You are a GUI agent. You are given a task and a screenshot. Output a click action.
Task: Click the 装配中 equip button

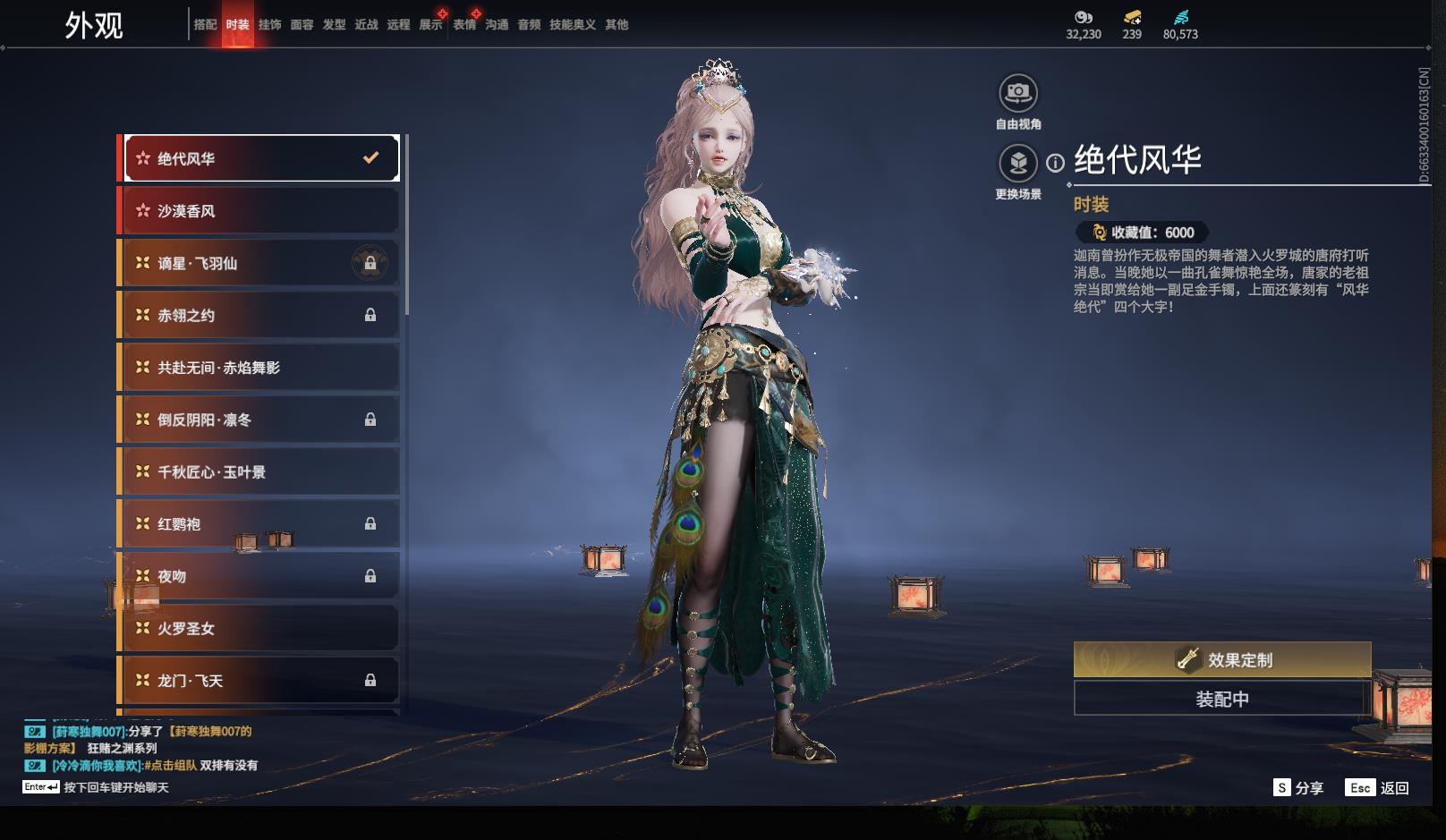[1221, 699]
